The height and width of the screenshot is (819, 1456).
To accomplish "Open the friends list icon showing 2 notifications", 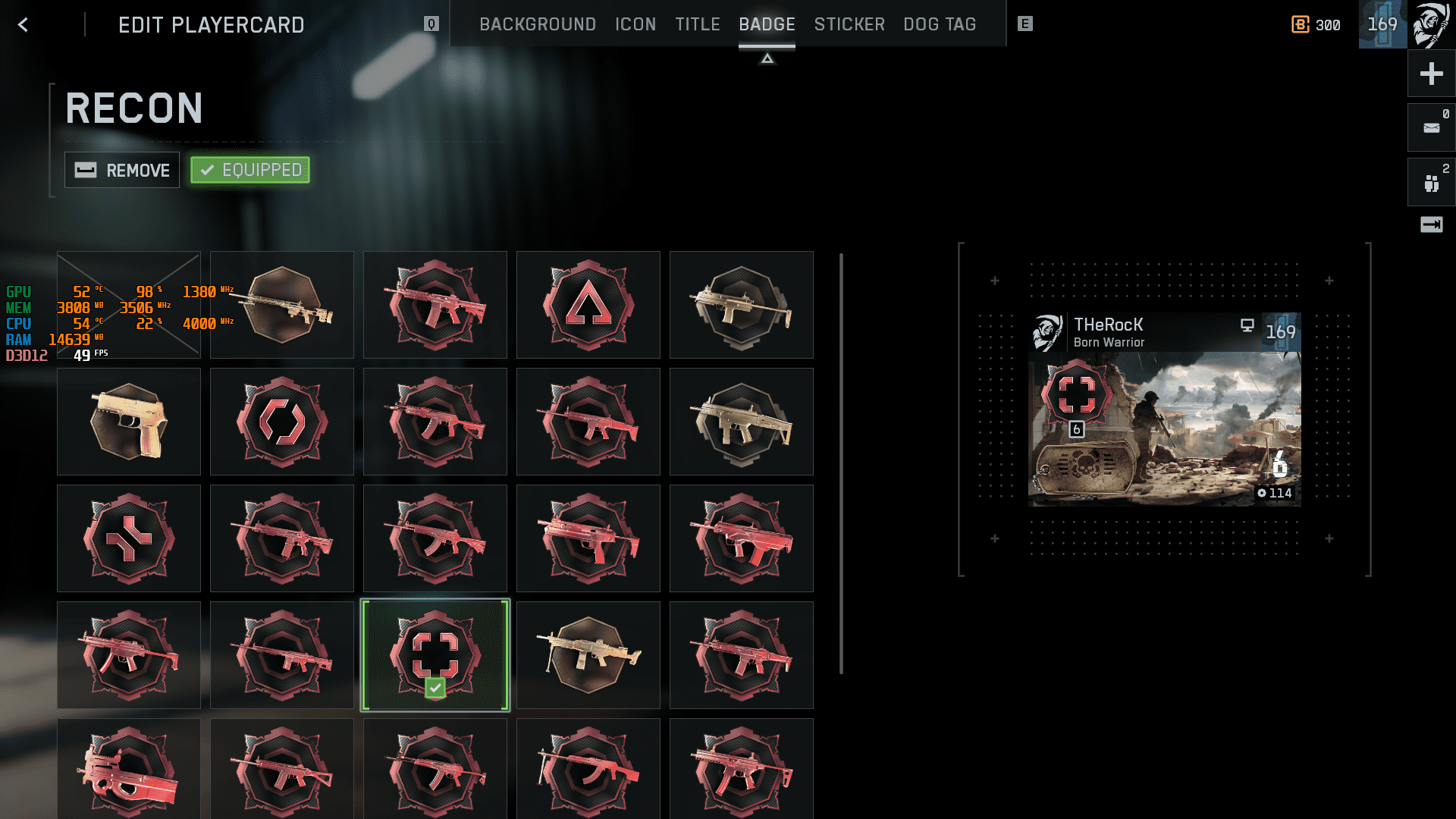I will [1430, 181].
